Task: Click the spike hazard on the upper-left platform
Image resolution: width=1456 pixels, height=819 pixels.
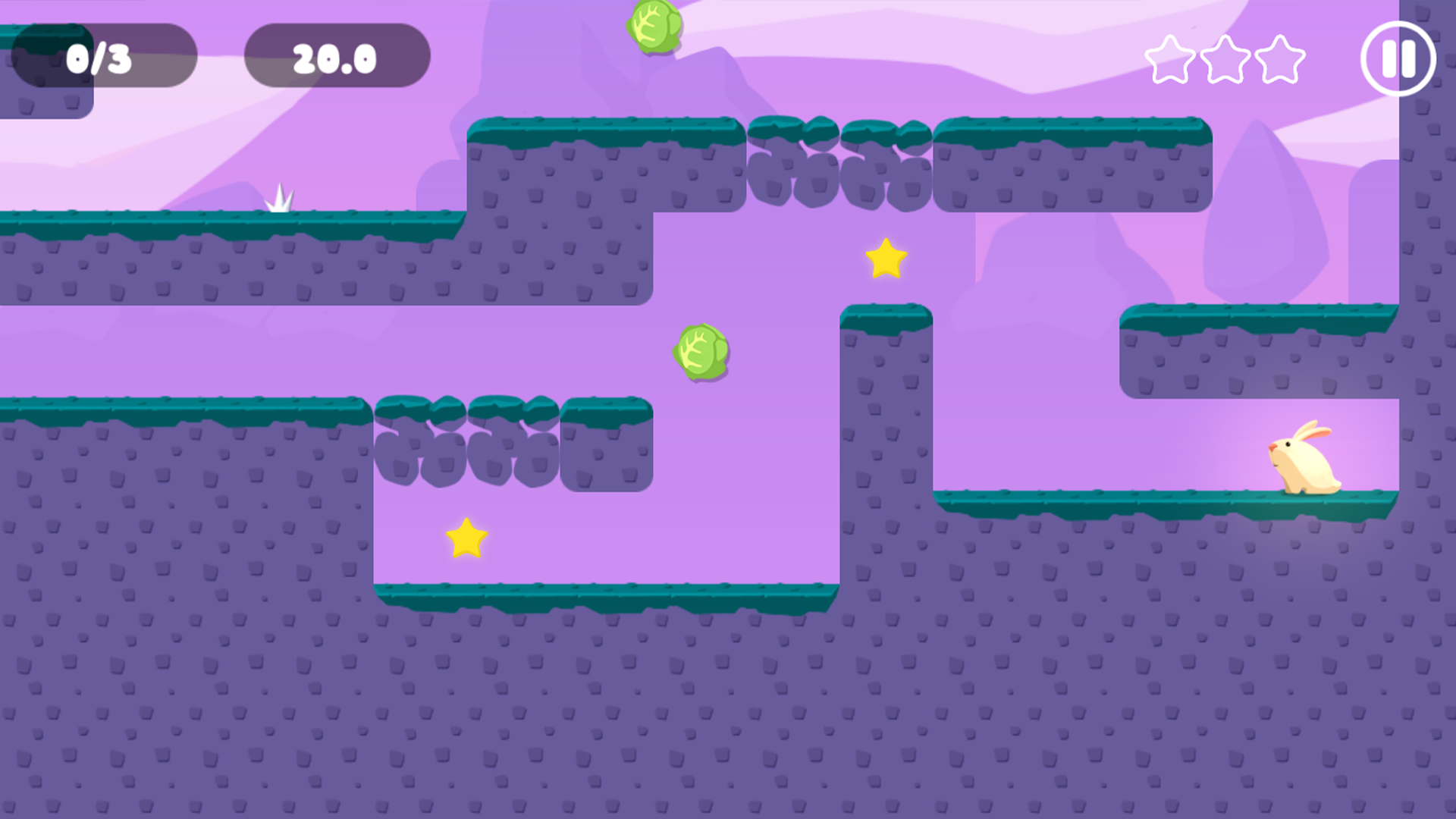Action: coord(280,199)
